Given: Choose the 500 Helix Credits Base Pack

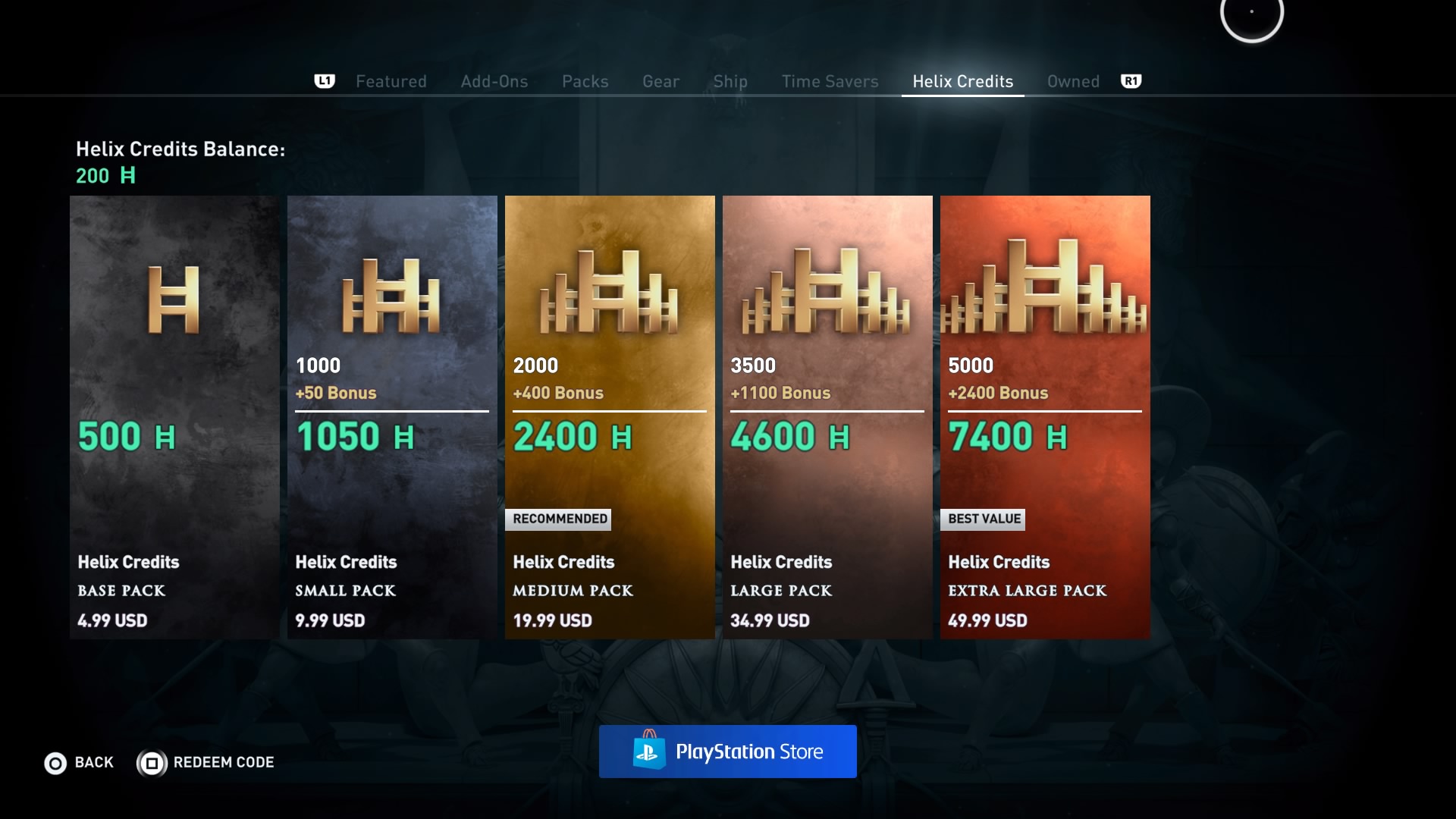Looking at the screenshot, I should point(174,417).
